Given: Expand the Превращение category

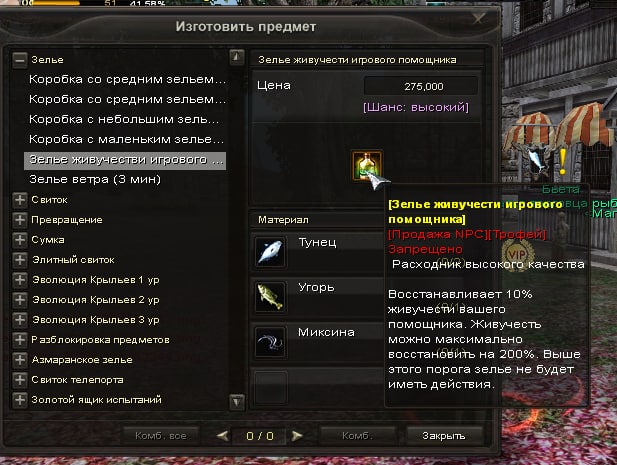Looking at the screenshot, I should point(19,220).
